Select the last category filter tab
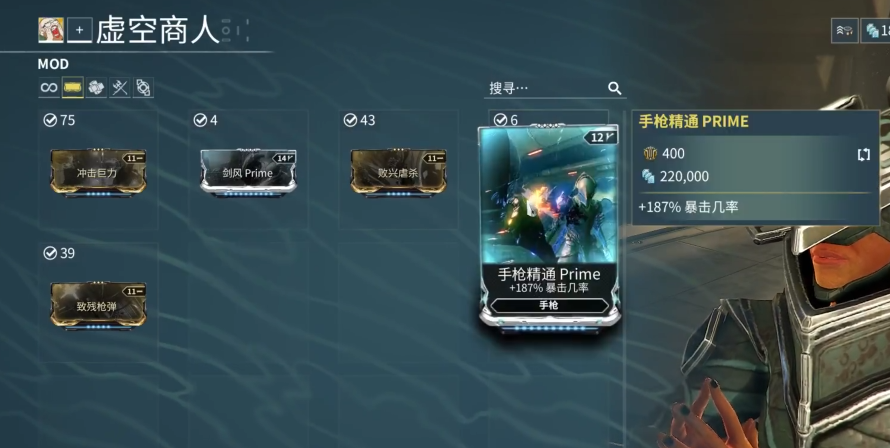The image size is (890, 448). pyautogui.click(x=143, y=88)
